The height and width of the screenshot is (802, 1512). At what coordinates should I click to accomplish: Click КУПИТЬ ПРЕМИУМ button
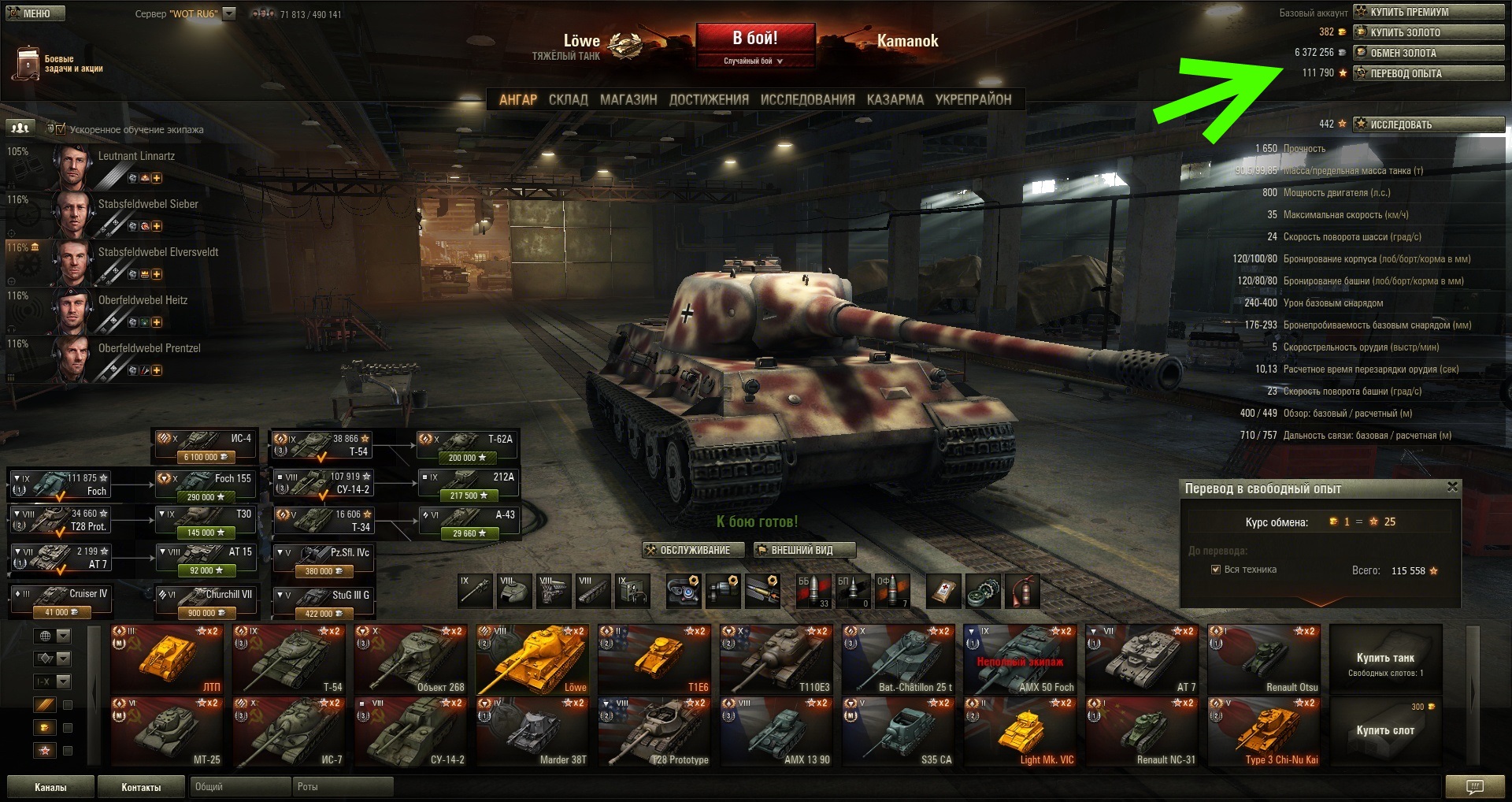click(x=1429, y=12)
